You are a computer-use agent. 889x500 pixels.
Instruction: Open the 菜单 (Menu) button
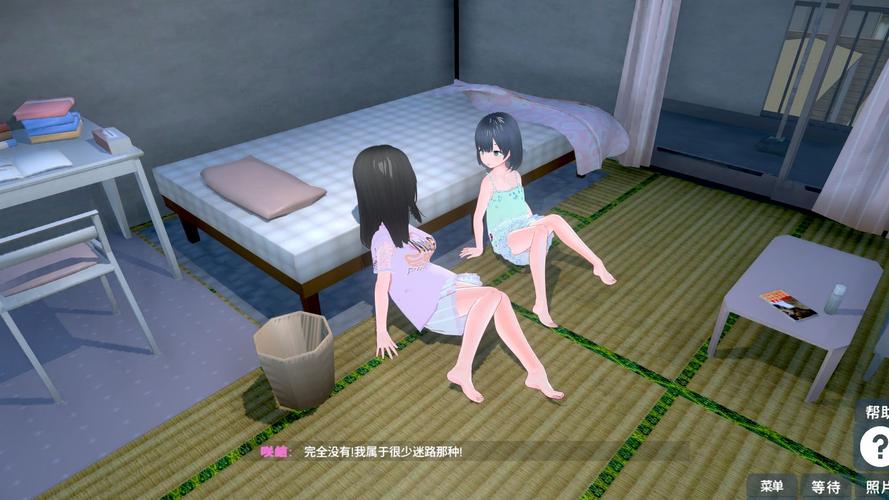click(772, 487)
